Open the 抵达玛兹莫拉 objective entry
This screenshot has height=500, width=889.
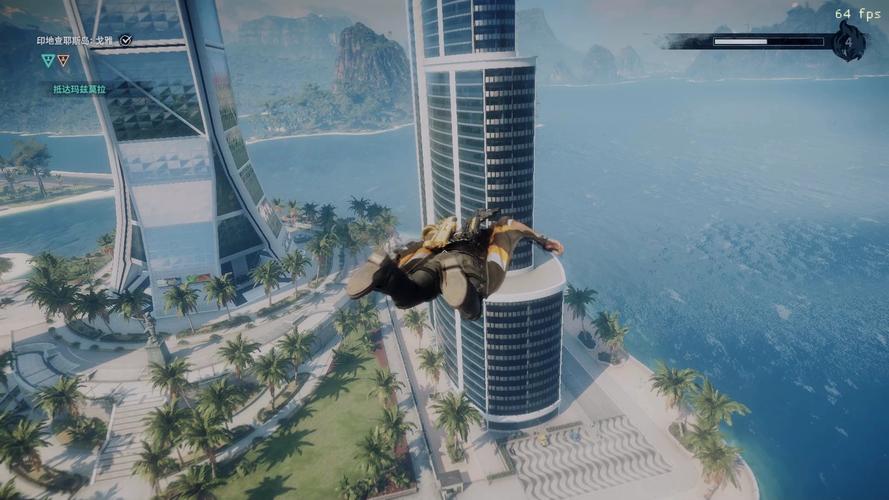pos(82,89)
